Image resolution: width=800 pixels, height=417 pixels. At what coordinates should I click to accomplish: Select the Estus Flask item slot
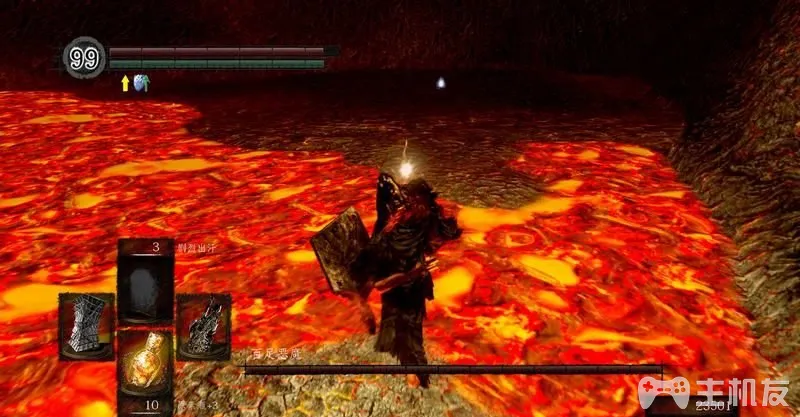point(144,362)
